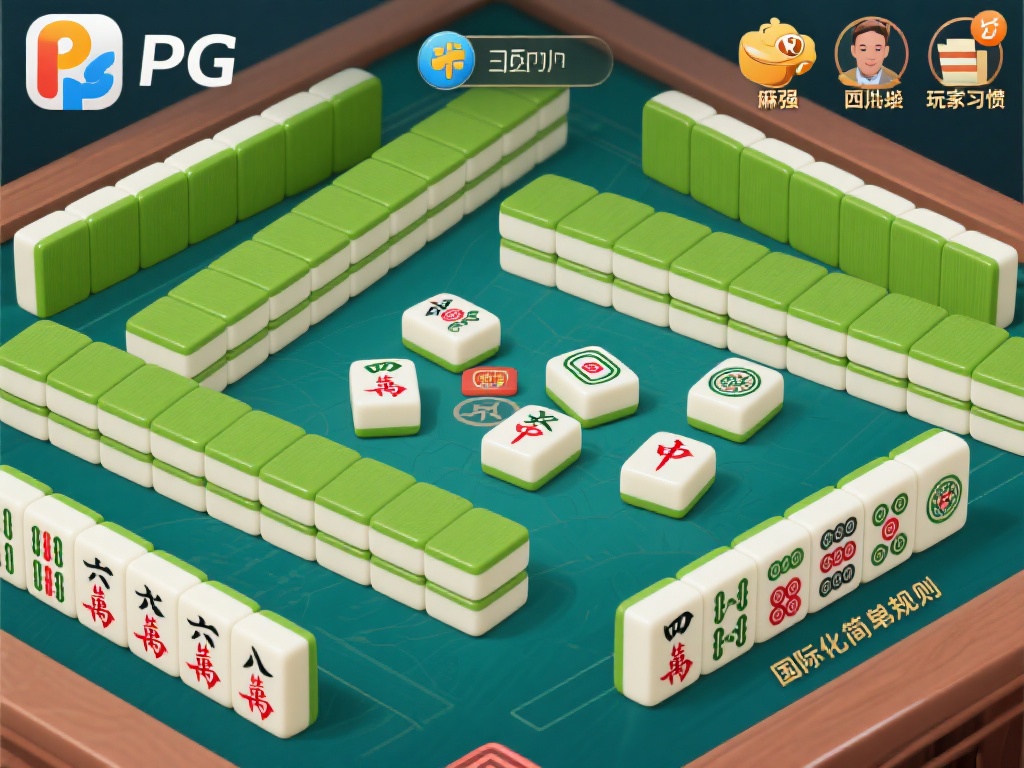Click the PG logo icon
Screen dimensions: 1024x768
(x=74, y=61)
